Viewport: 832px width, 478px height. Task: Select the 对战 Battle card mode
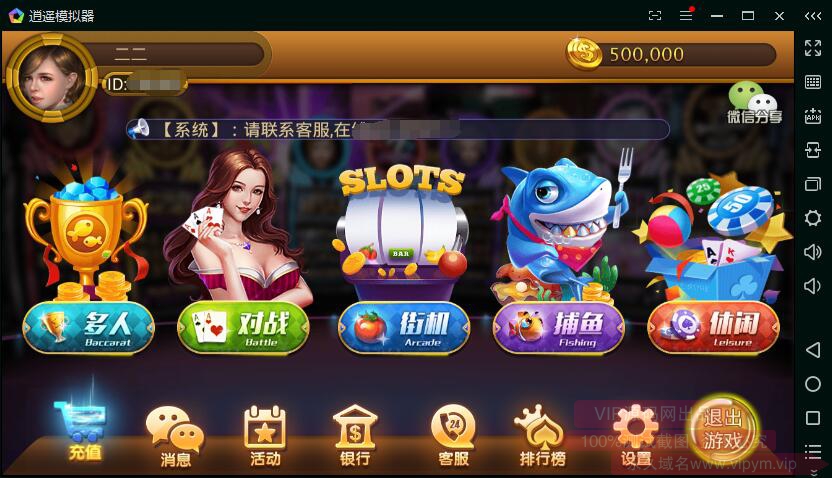pyautogui.click(x=243, y=327)
